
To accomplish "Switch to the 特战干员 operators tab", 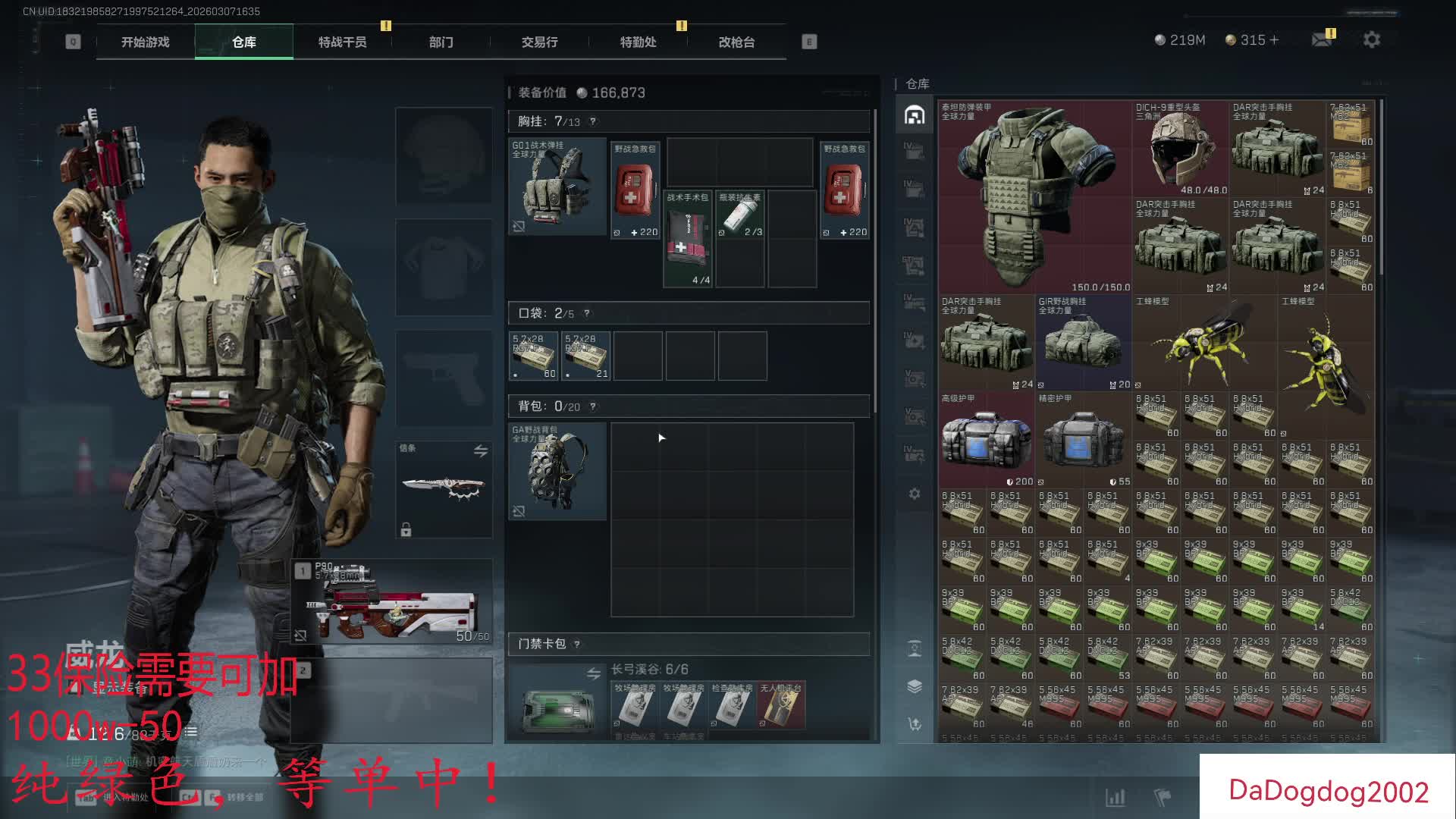I will pyautogui.click(x=342, y=42).
